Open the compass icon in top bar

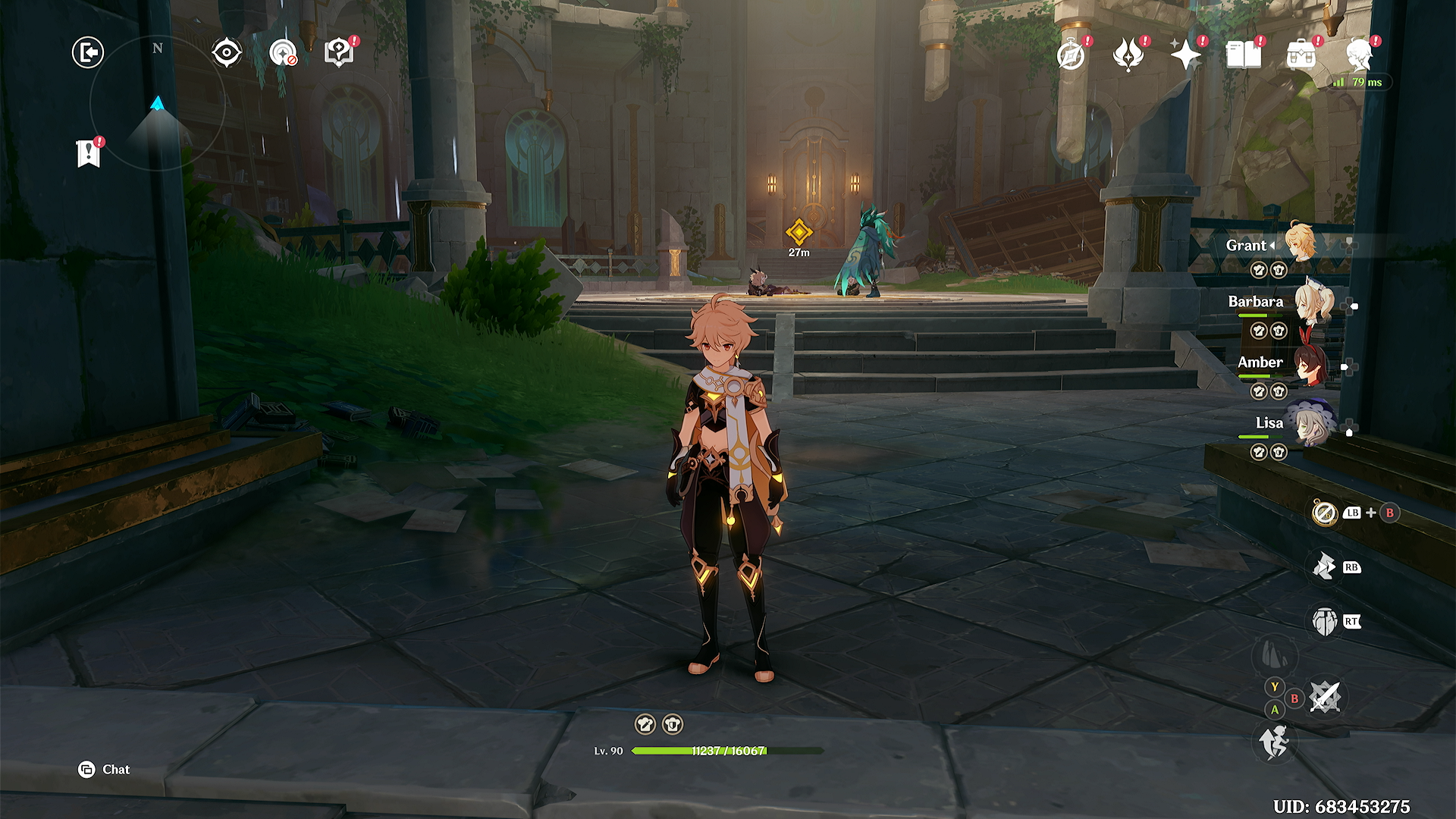click(x=1071, y=55)
